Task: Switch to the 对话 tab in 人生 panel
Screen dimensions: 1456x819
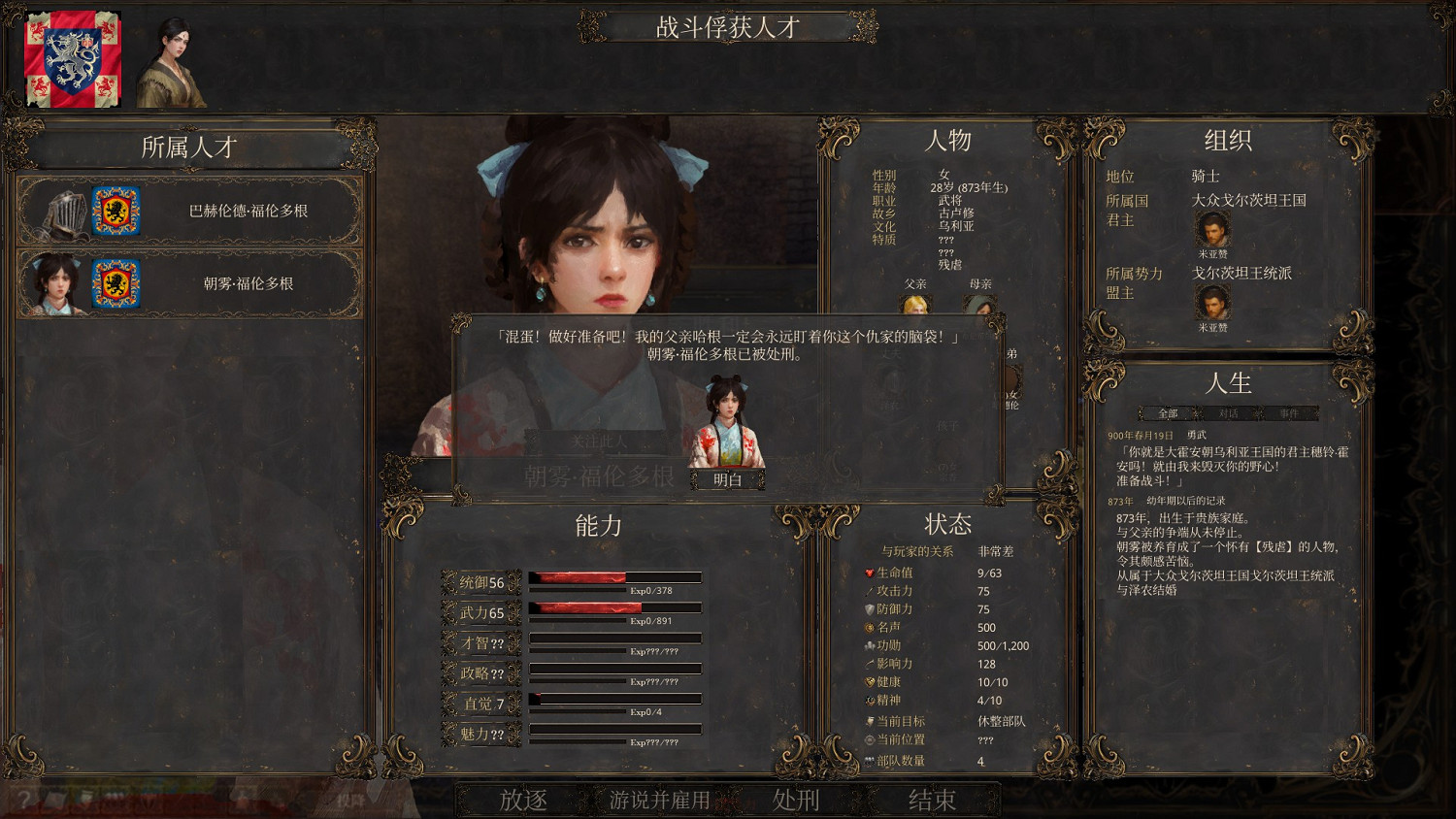Action: click(x=1228, y=412)
